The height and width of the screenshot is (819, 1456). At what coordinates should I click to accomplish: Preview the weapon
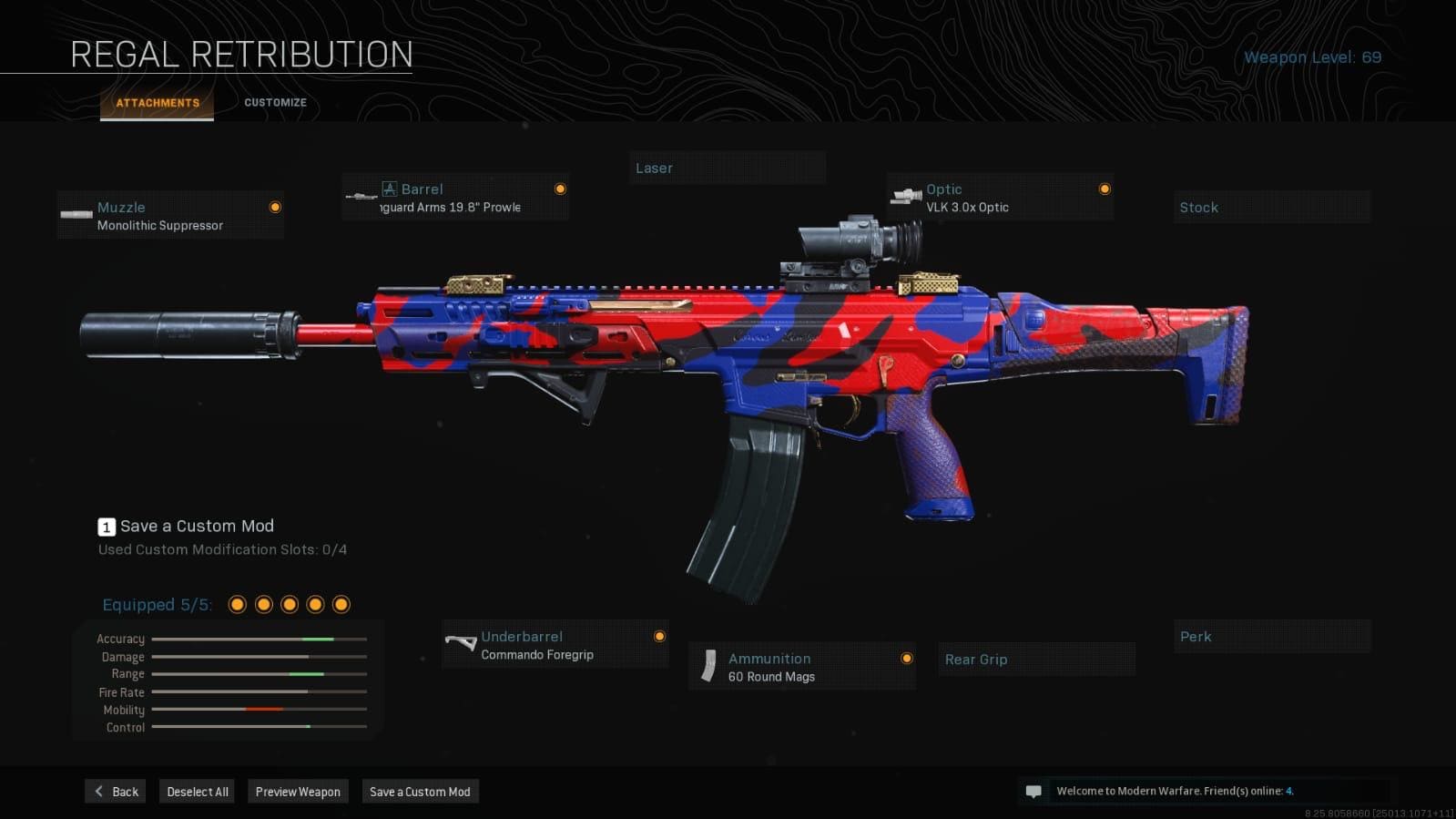(298, 792)
